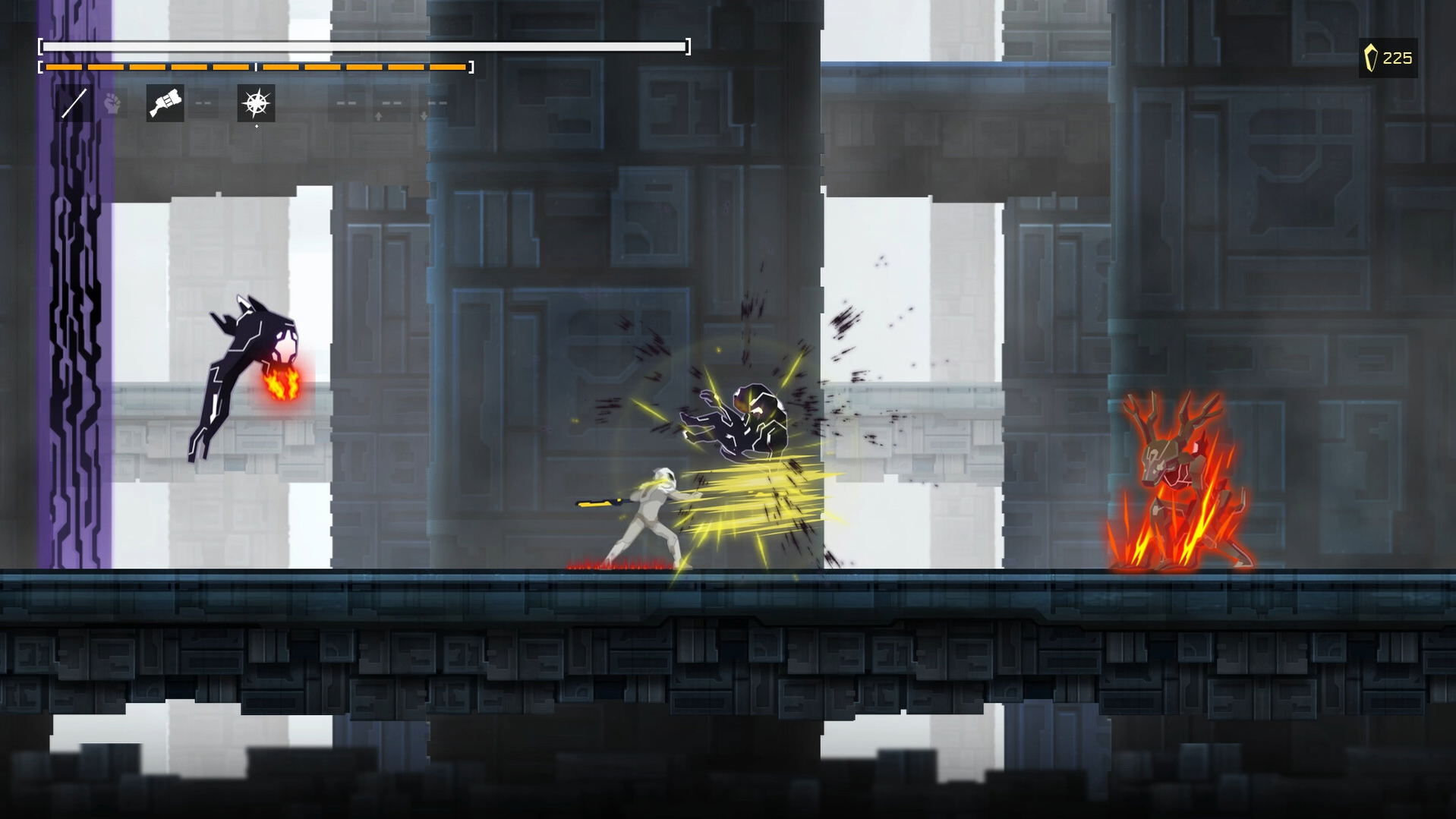
Task: Select the fist melee ability icon
Action: 111,102
